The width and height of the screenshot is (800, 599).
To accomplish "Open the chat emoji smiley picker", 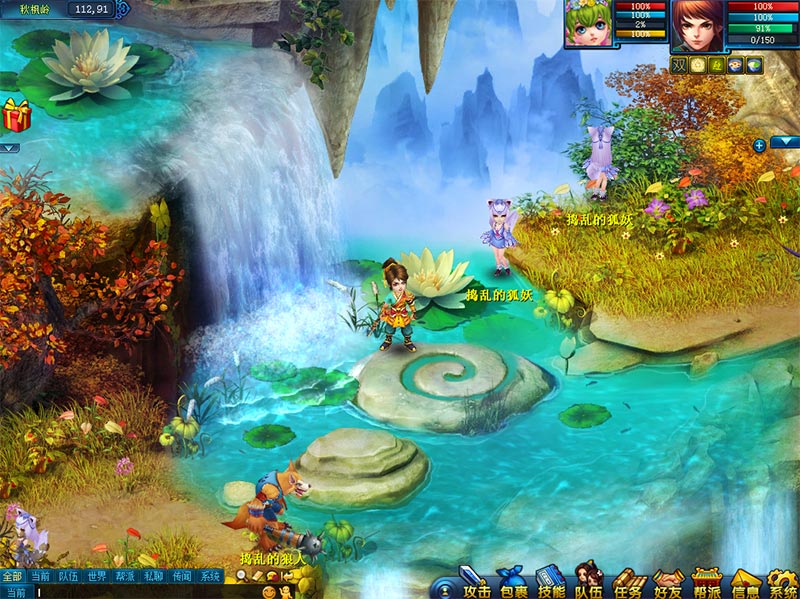I will point(269,592).
